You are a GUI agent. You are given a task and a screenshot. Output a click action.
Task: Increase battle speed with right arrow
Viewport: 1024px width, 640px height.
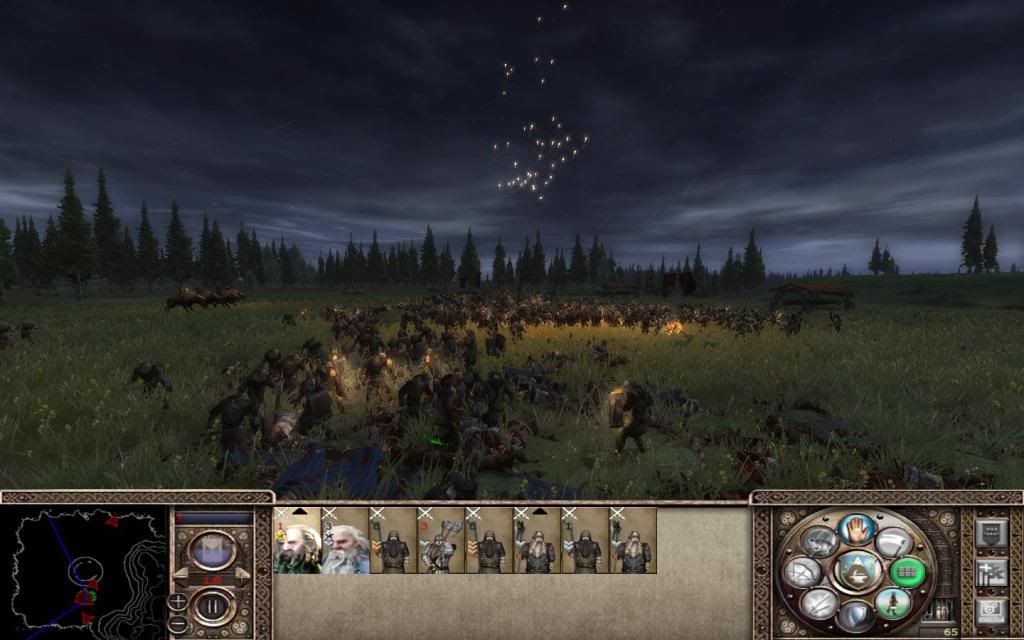[244, 577]
